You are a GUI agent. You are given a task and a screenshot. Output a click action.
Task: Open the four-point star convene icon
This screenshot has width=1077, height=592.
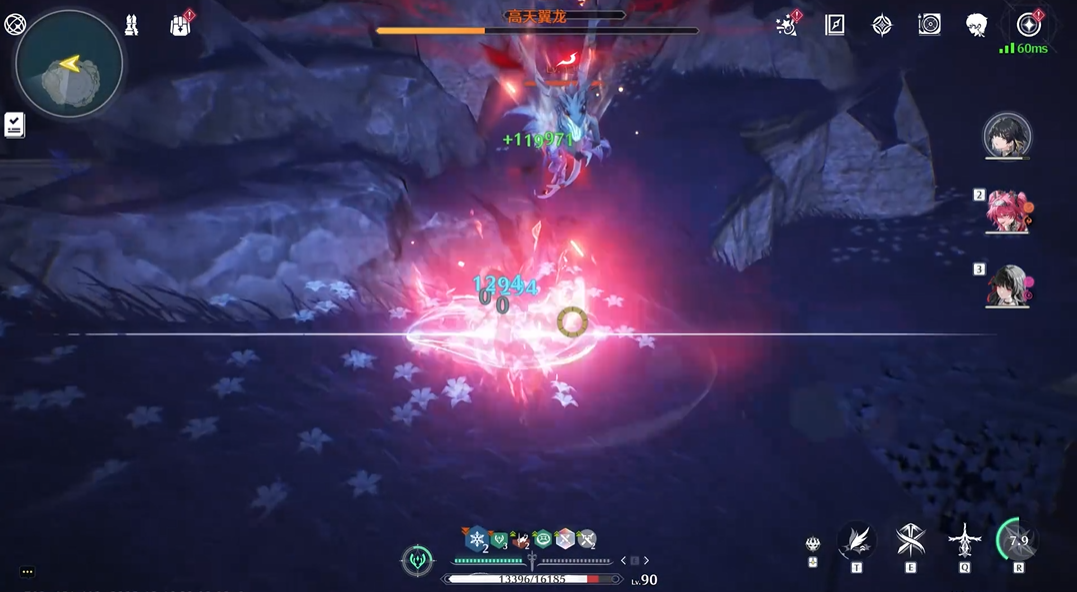pos(882,26)
